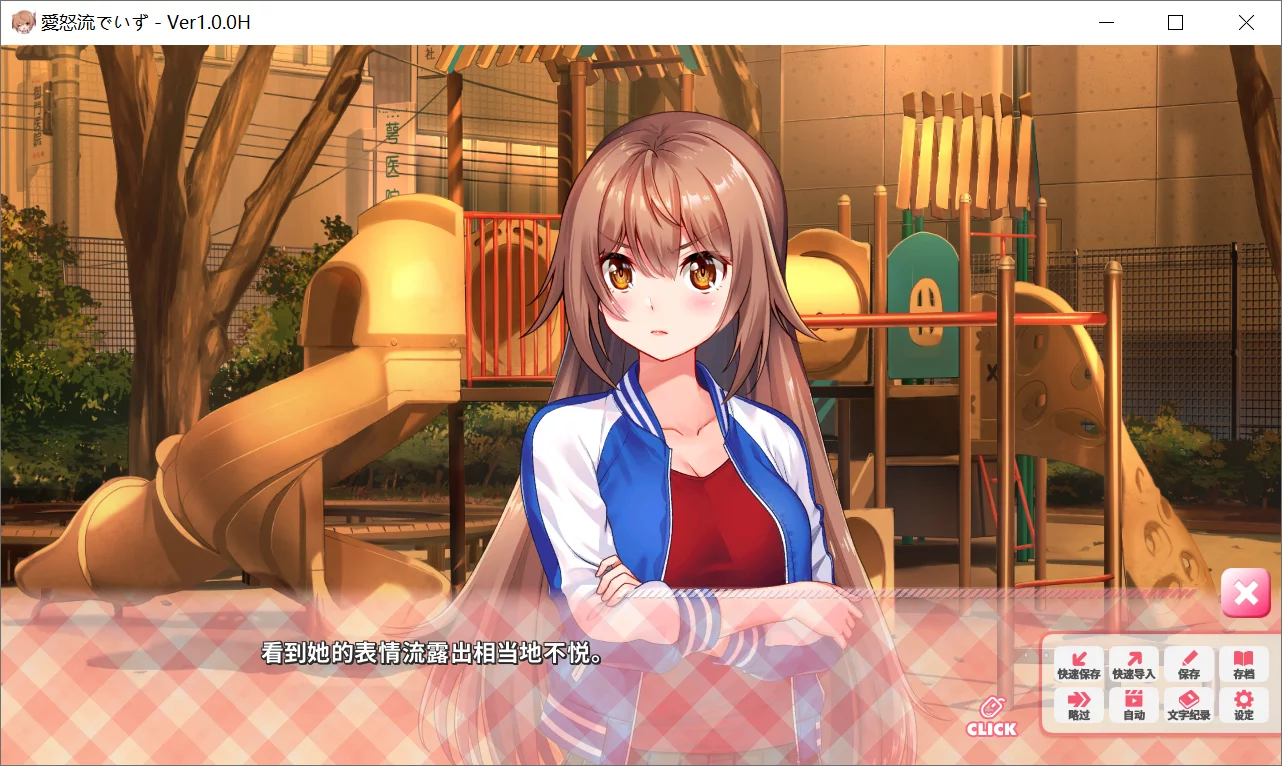View the text history via 文字纪录
The image size is (1282, 766).
(1189, 704)
